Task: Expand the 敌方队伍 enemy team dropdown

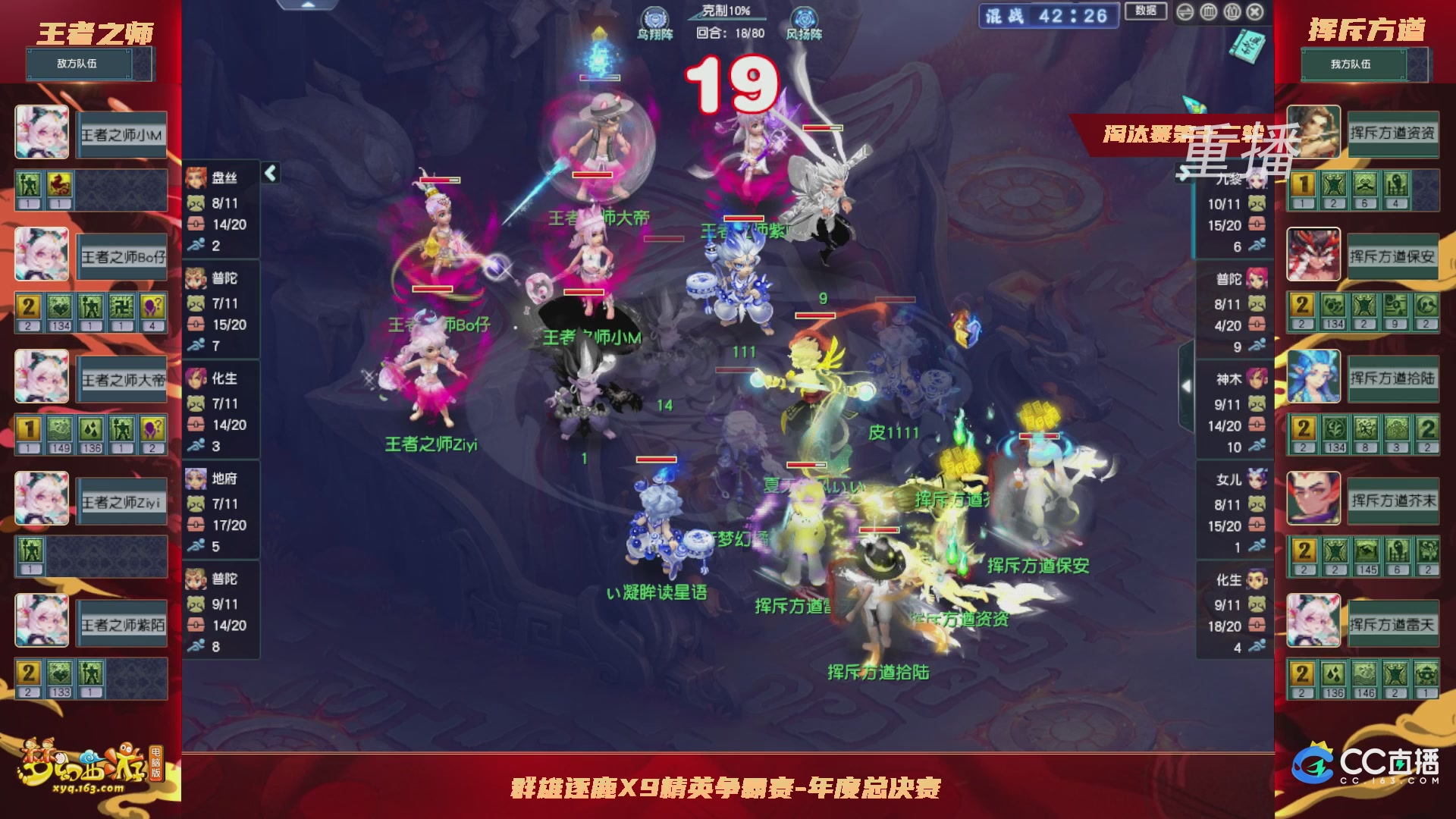Action: 79,64
